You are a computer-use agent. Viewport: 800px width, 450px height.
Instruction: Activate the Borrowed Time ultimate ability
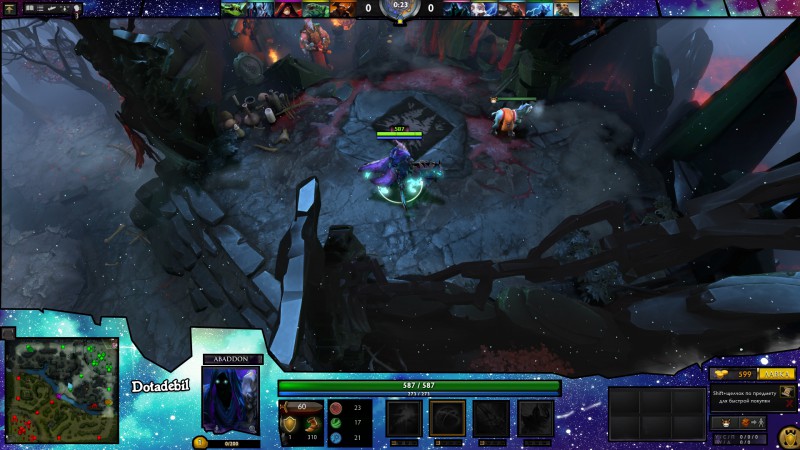coord(534,418)
